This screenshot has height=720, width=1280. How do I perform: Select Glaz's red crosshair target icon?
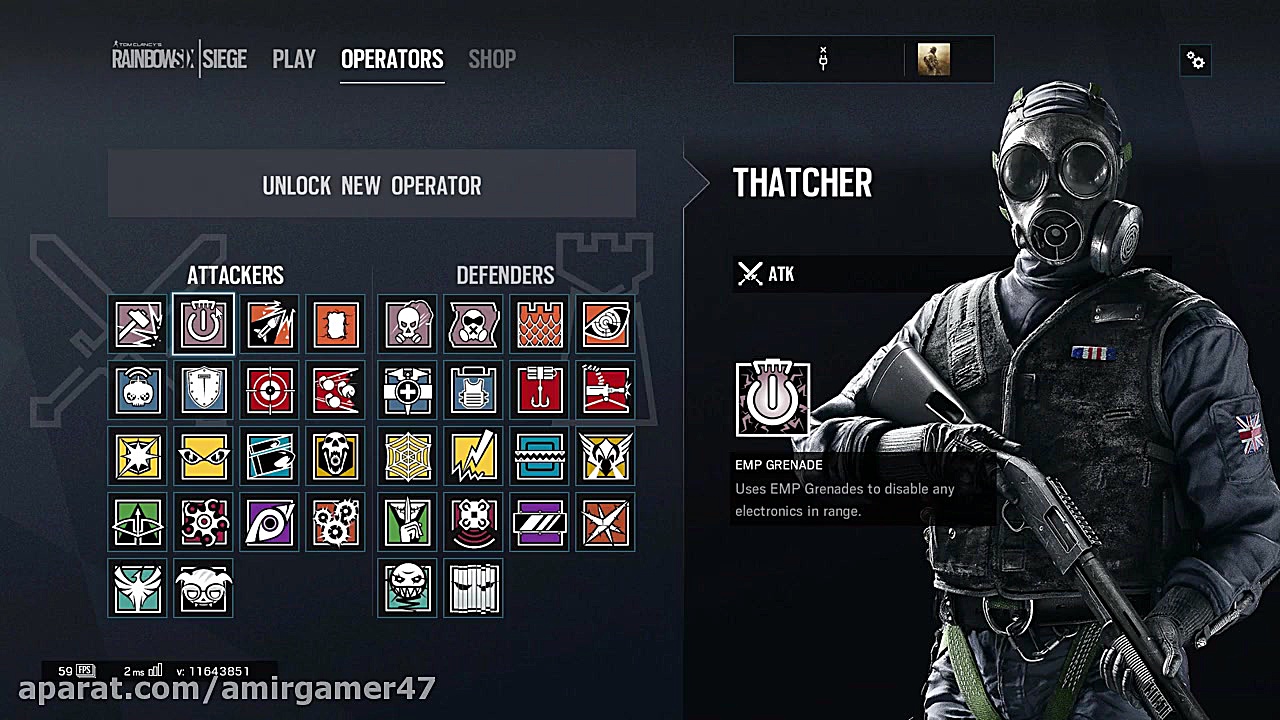[270, 390]
